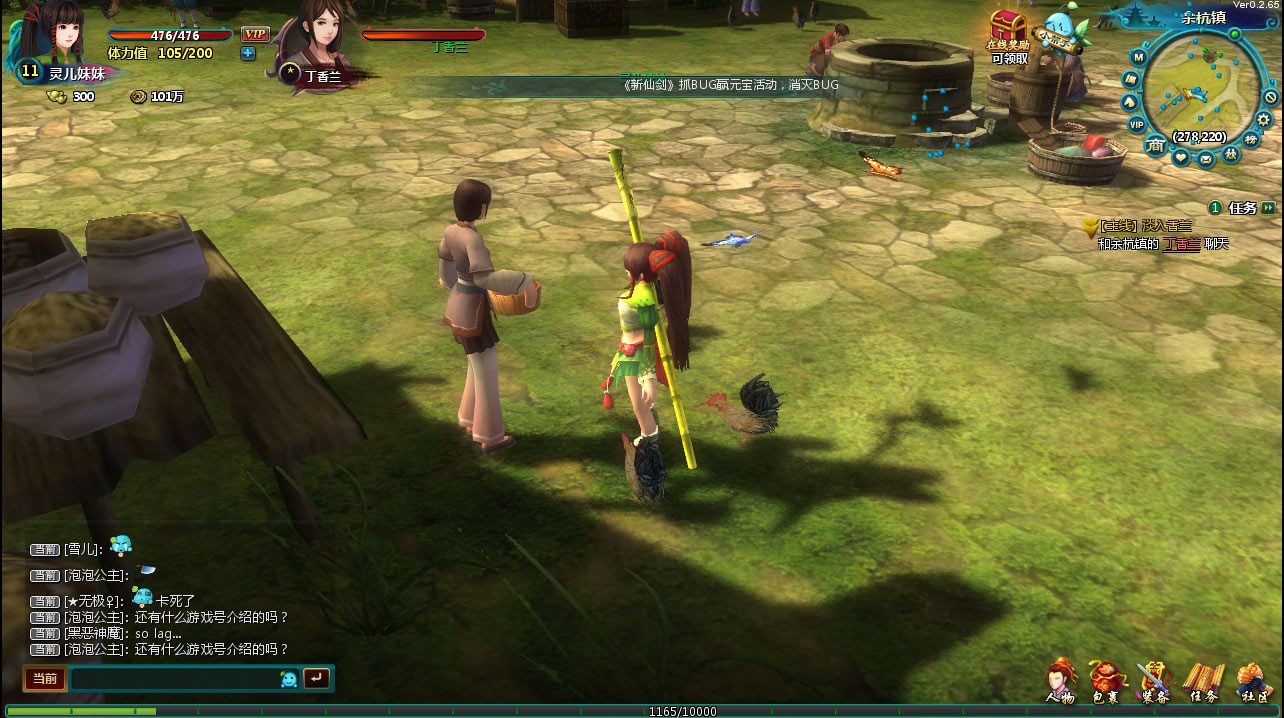Open the 人物 character panel
The height and width of the screenshot is (718, 1284).
coord(1060,682)
